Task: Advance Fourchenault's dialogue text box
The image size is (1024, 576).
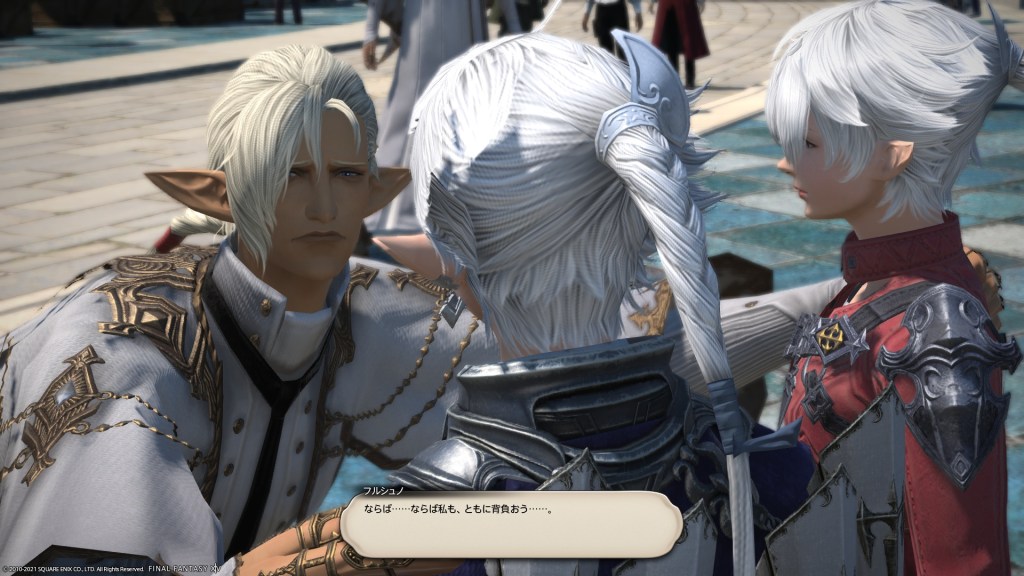Action: pos(510,523)
